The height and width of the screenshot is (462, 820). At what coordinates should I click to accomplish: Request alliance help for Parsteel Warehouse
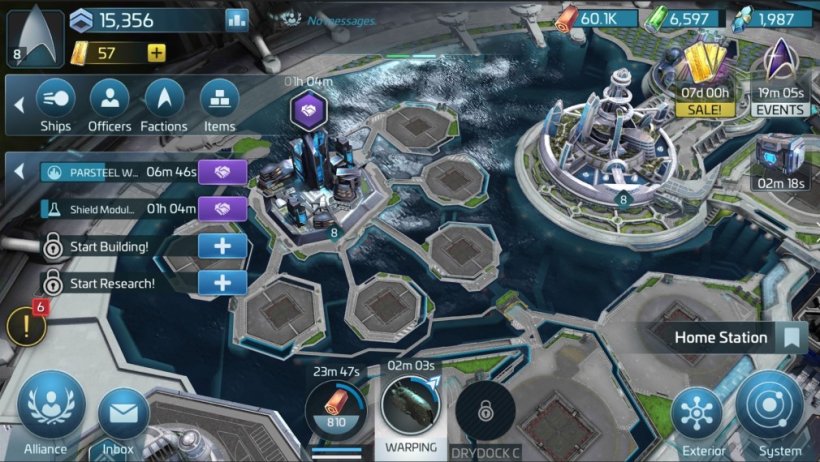pyautogui.click(x=222, y=172)
